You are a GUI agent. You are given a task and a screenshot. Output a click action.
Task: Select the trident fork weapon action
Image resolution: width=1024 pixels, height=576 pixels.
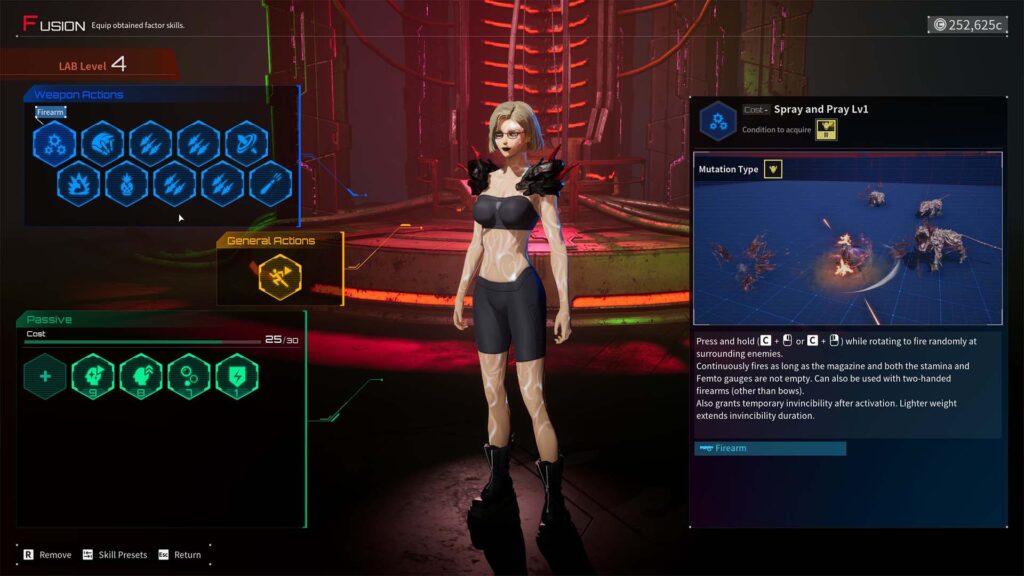pos(270,185)
